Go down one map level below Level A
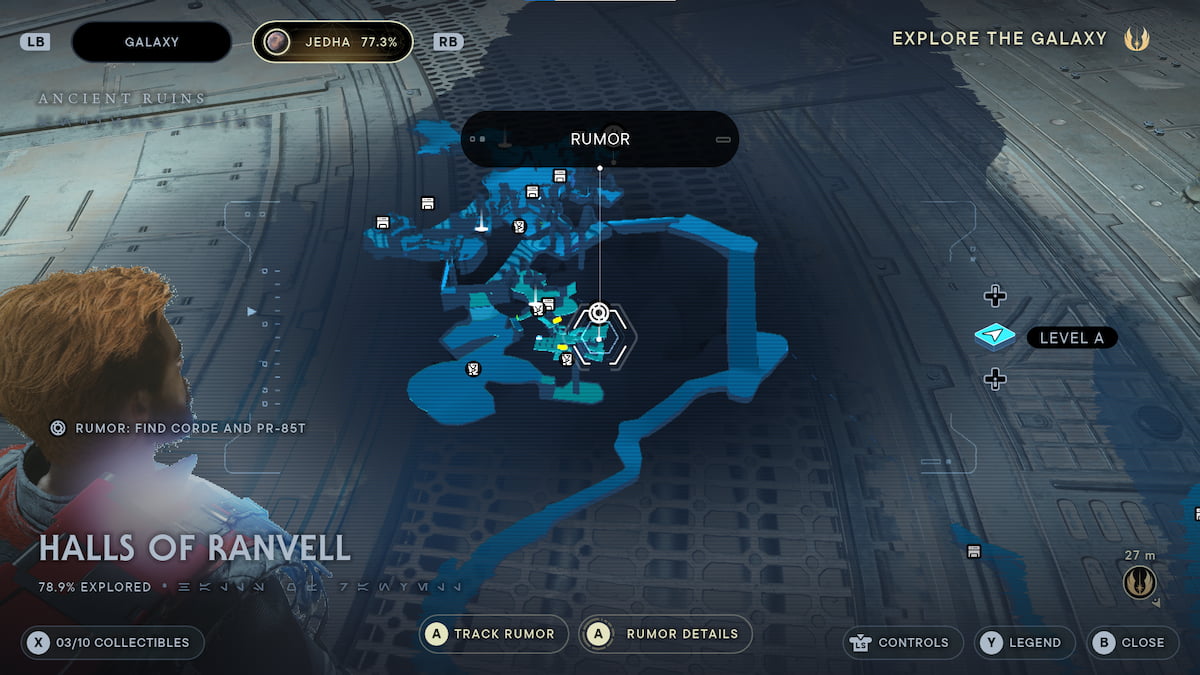 click(994, 379)
